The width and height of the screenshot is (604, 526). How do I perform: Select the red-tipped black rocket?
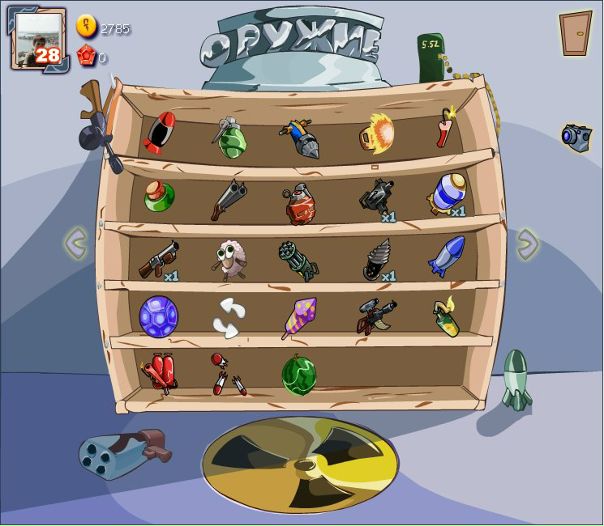[160, 134]
